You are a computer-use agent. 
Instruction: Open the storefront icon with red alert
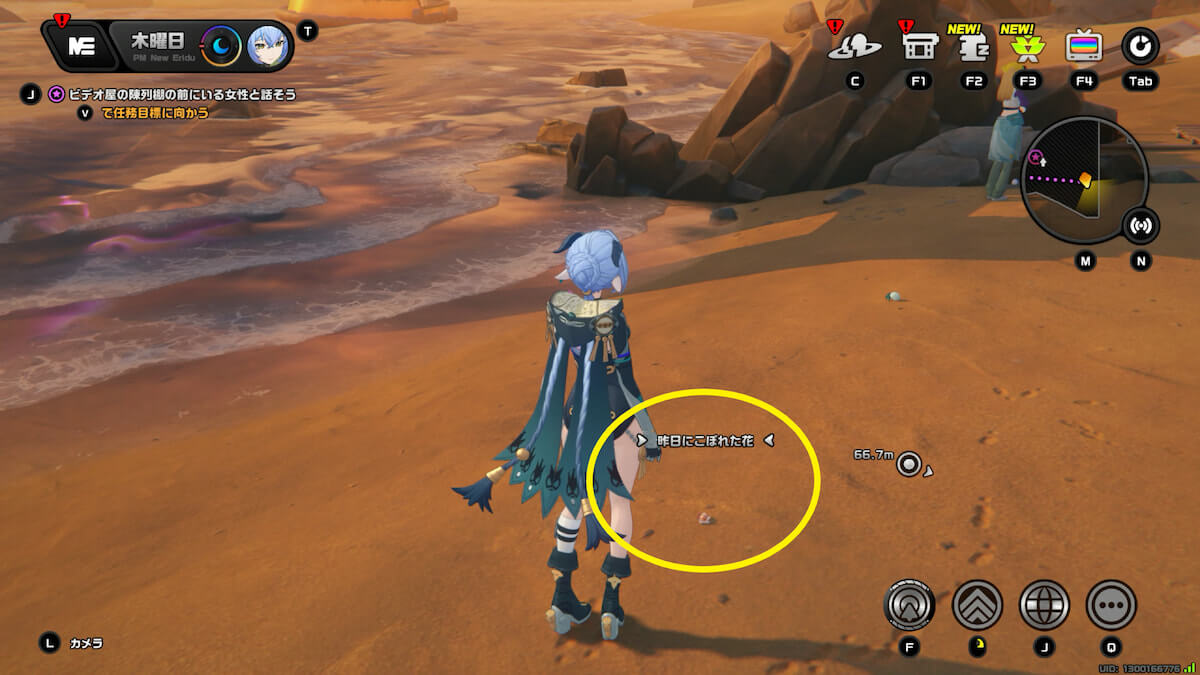tap(918, 46)
